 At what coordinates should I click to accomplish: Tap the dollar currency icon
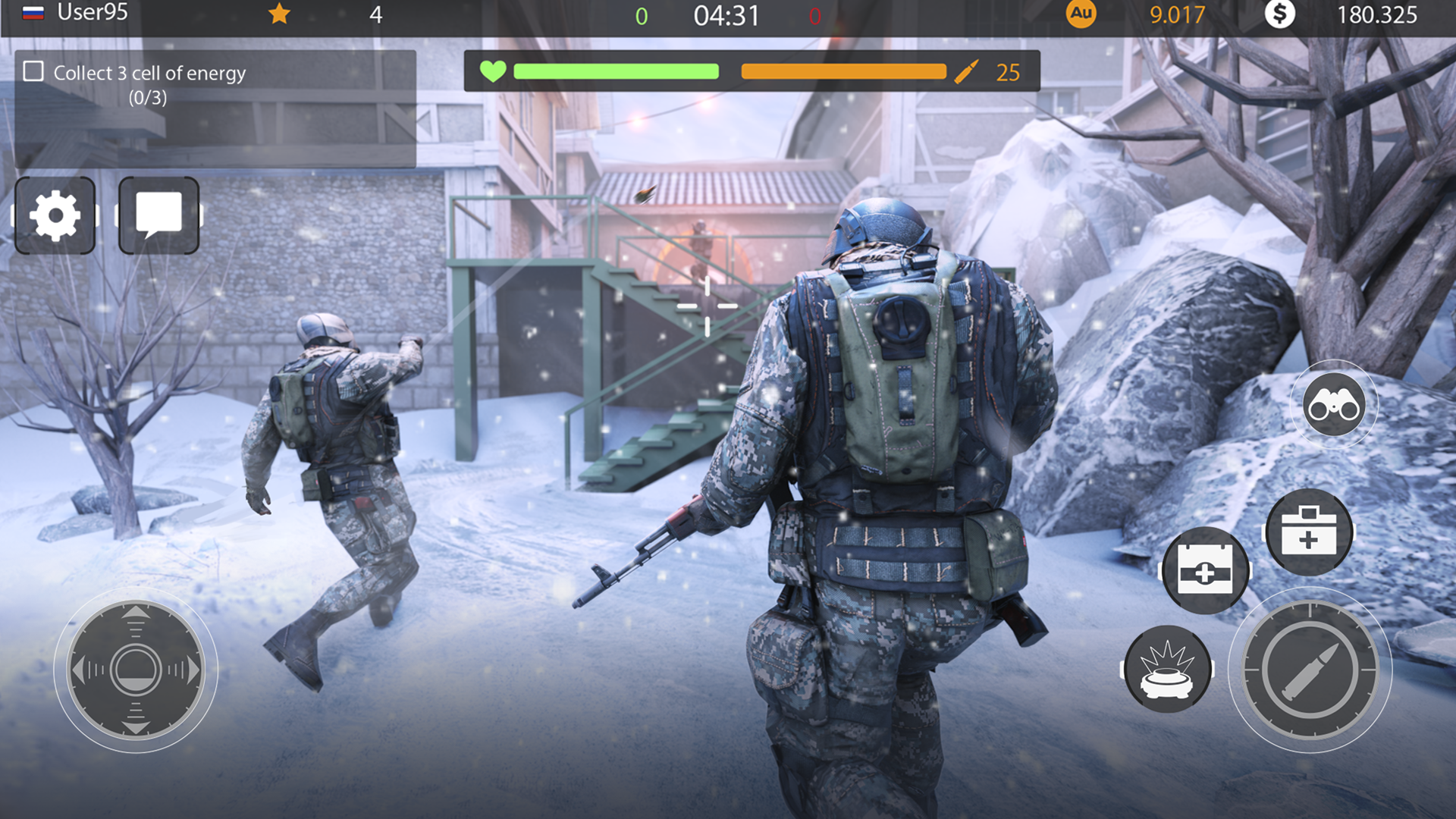tap(1282, 13)
